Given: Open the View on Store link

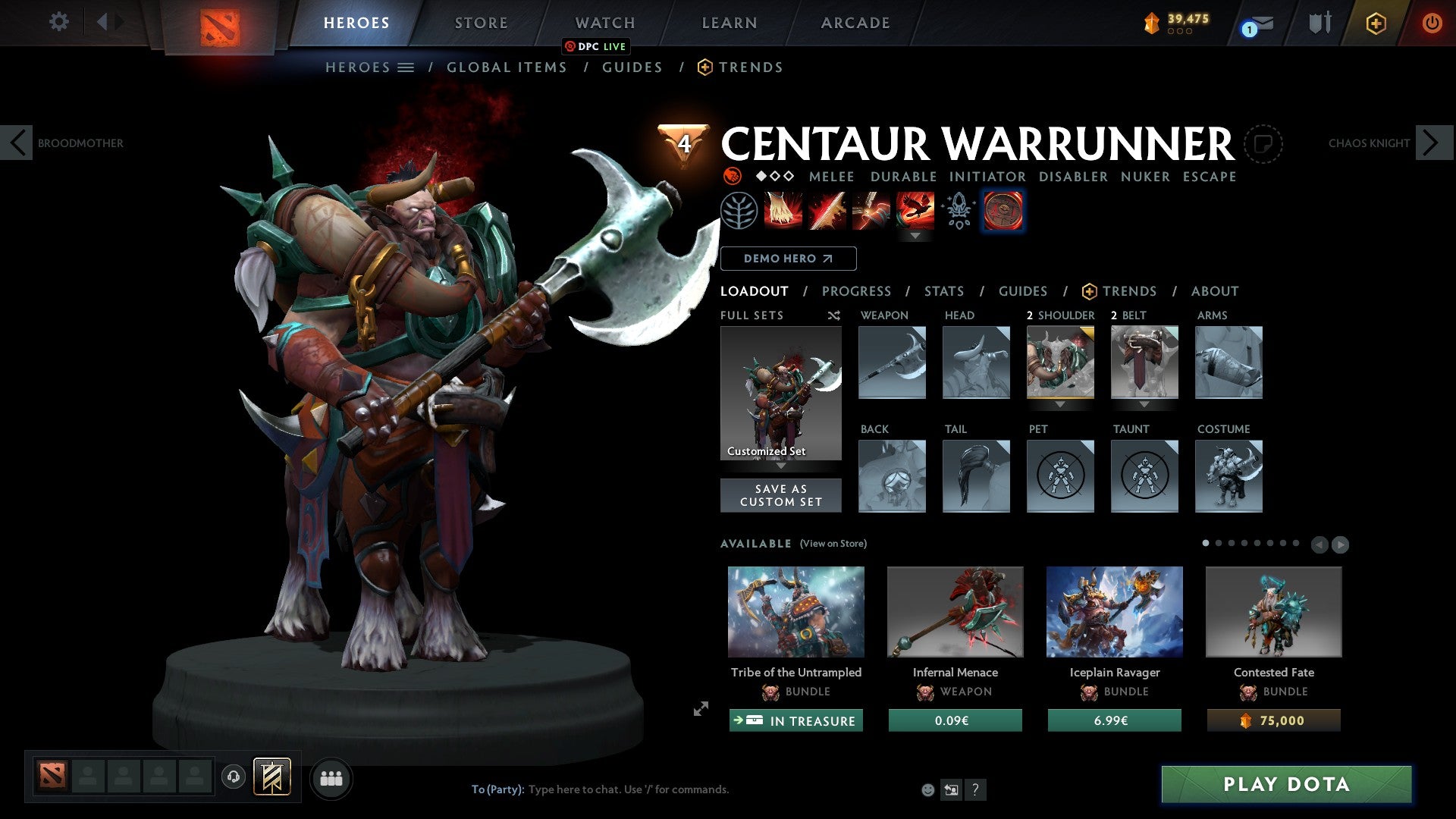Looking at the screenshot, I should (833, 544).
